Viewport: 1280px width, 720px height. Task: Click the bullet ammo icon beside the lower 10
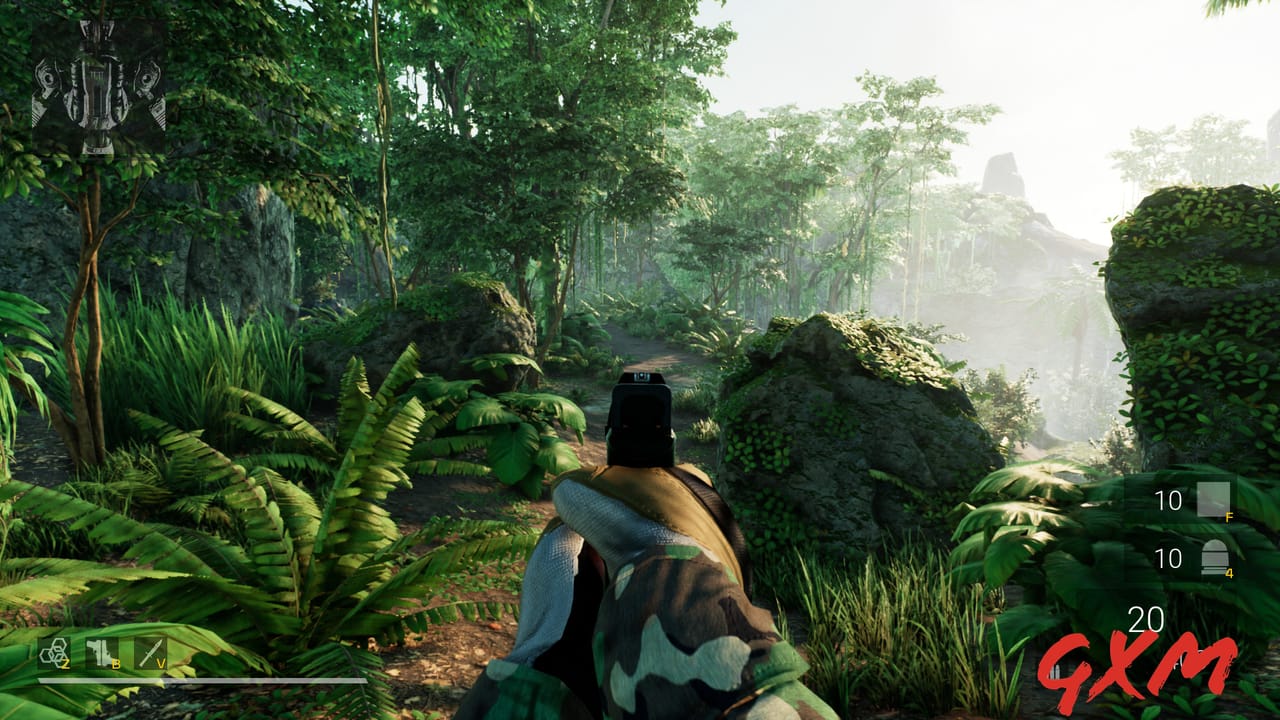pos(1215,557)
